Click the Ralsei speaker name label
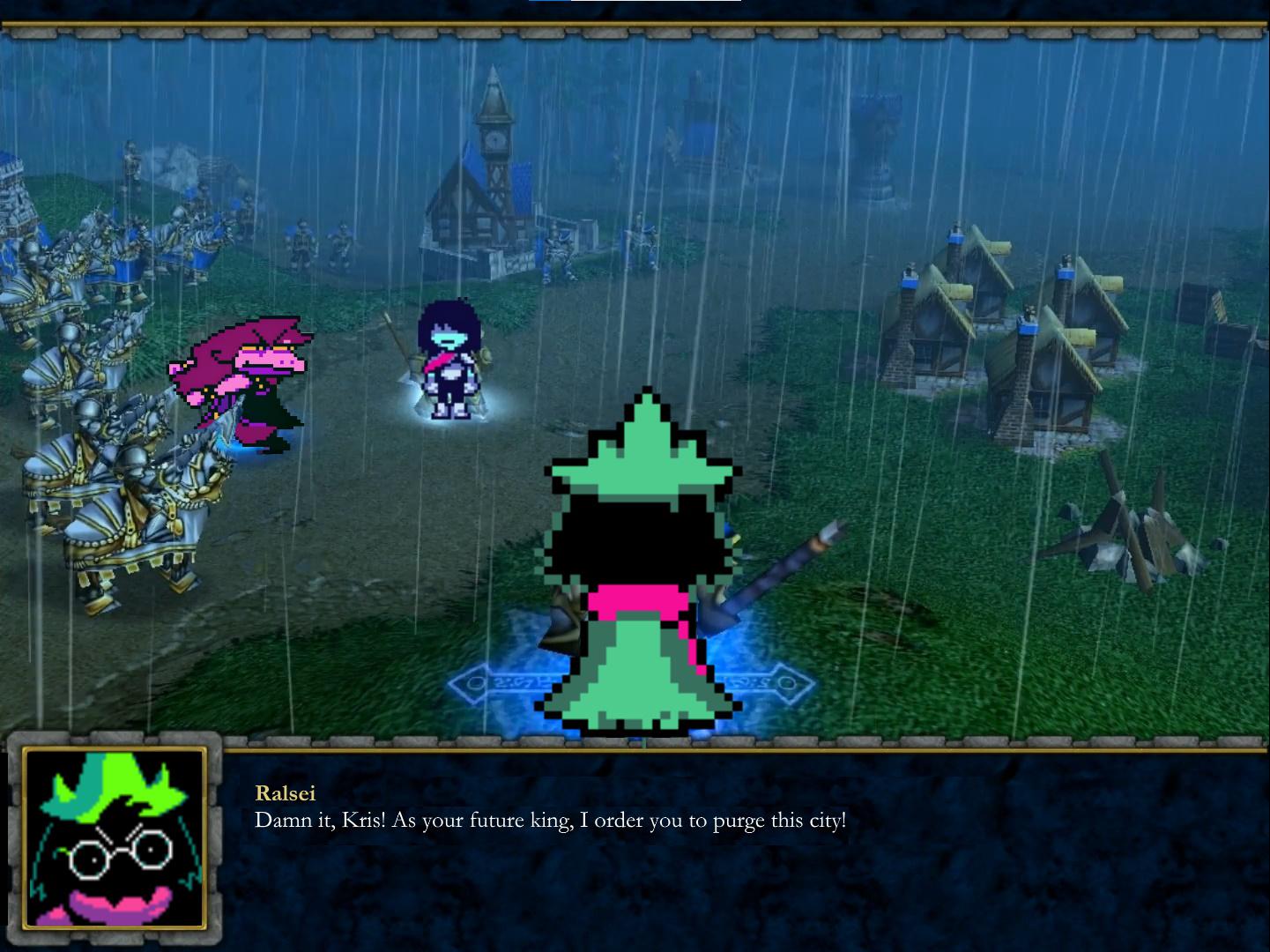 [x=284, y=793]
